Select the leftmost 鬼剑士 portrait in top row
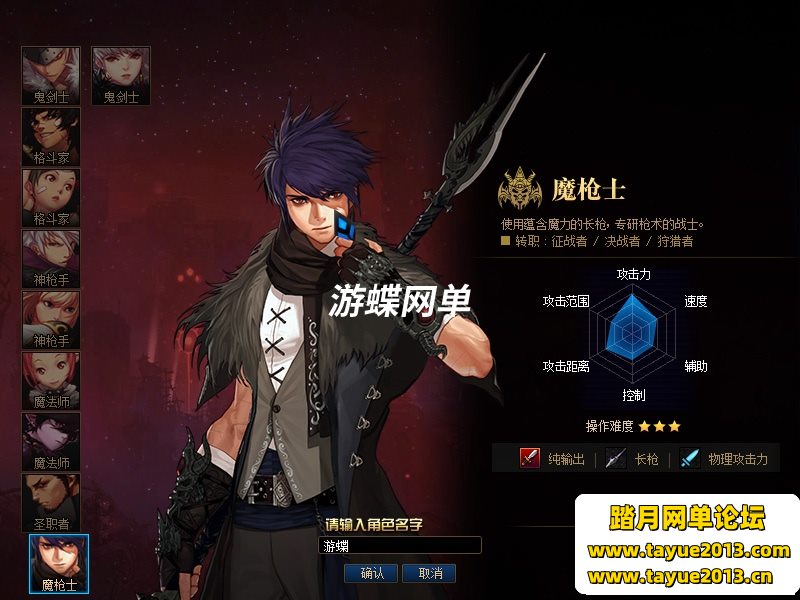Image resolution: width=800 pixels, height=600 pixels. pos(51,76)
